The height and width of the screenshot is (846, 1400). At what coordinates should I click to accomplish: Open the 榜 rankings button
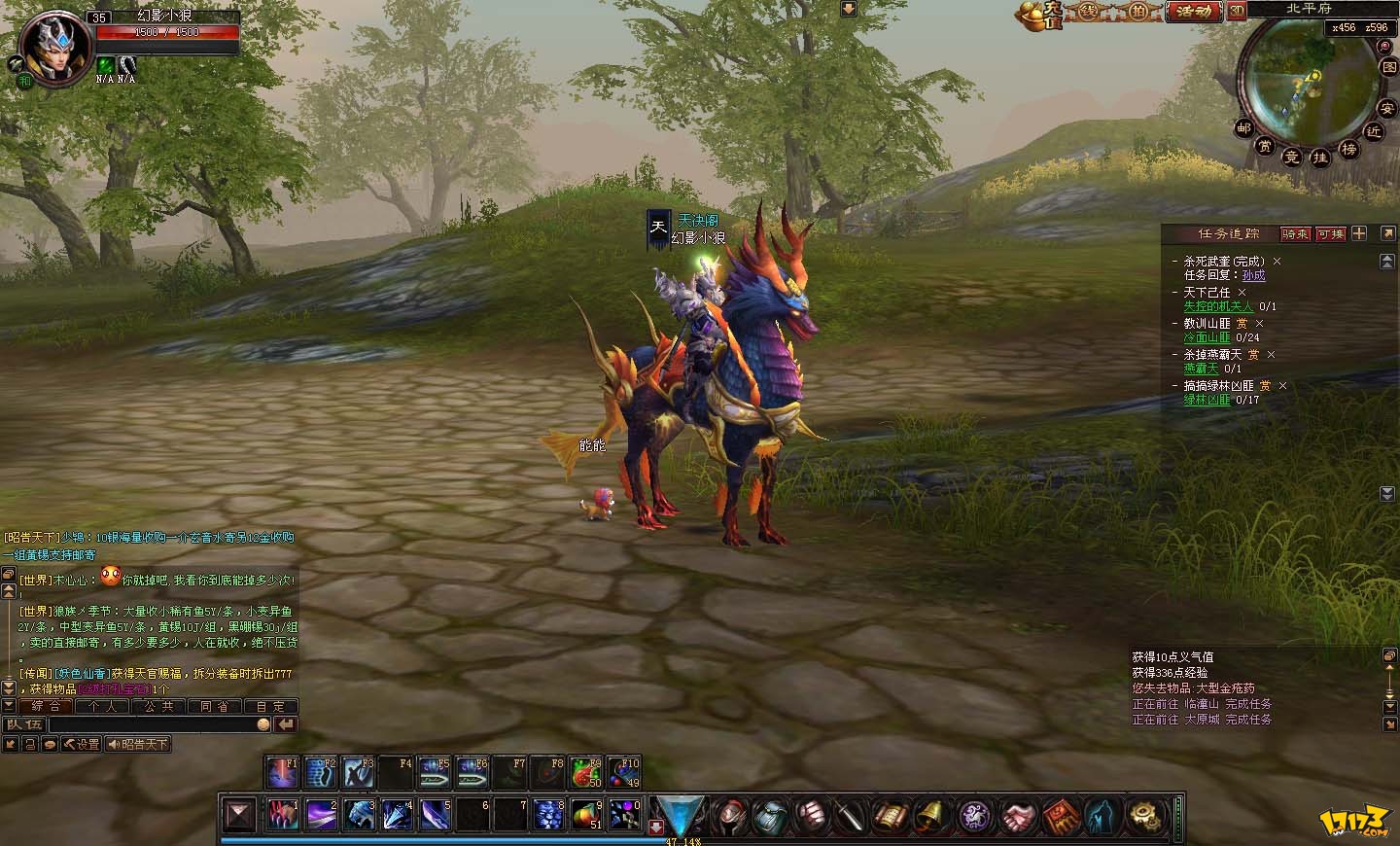click(x=1348, y=149)
